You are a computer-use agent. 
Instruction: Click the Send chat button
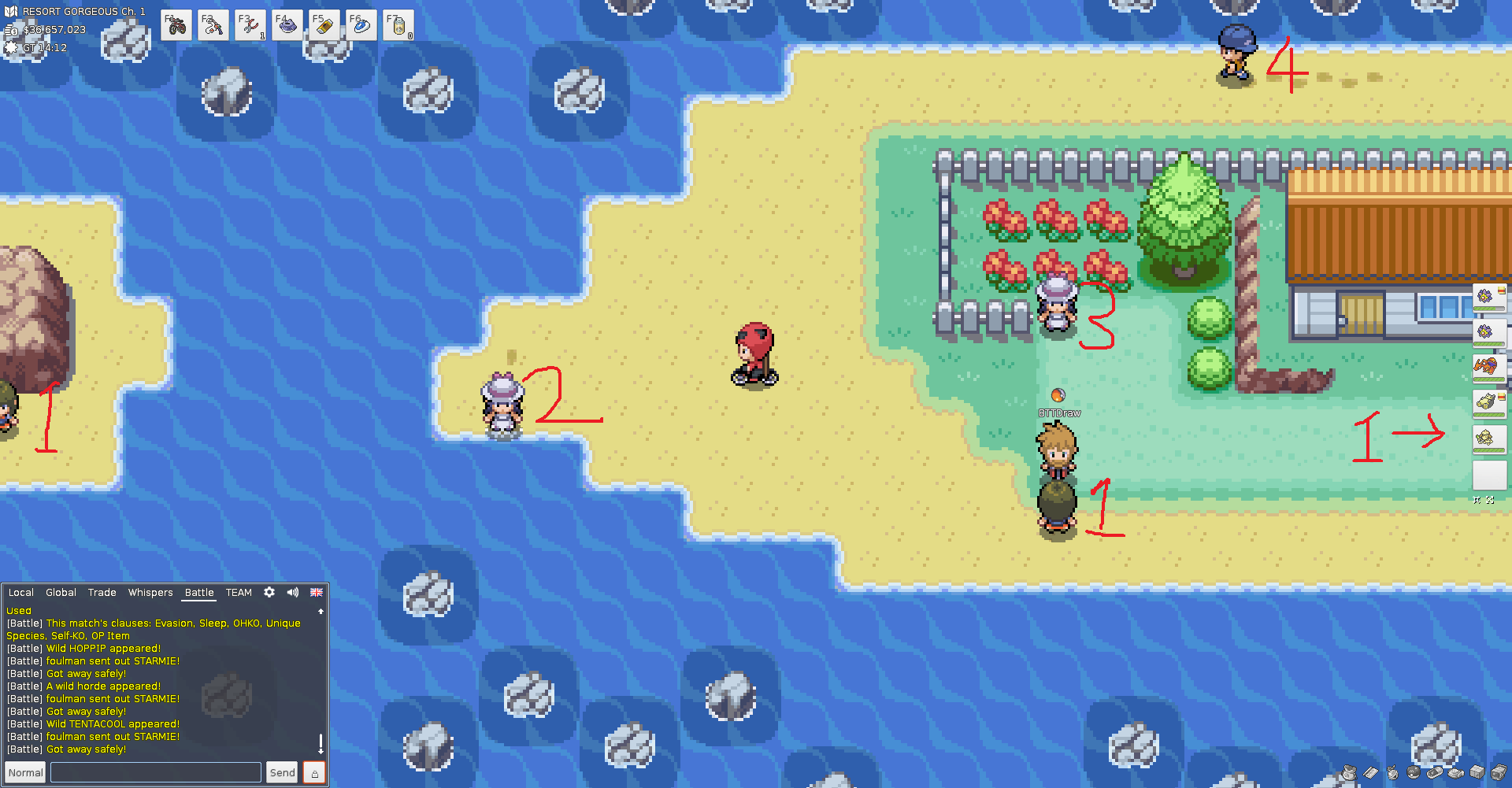(282, 772)
